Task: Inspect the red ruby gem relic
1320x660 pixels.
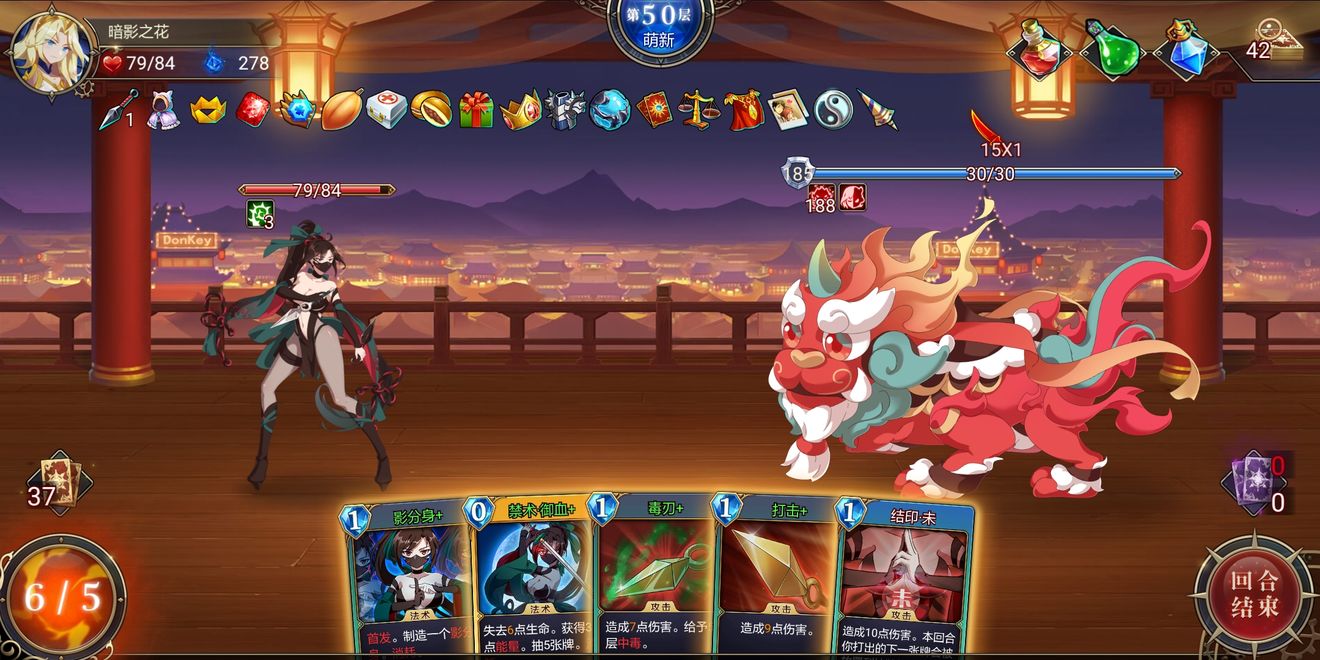Action: point(253,109)
